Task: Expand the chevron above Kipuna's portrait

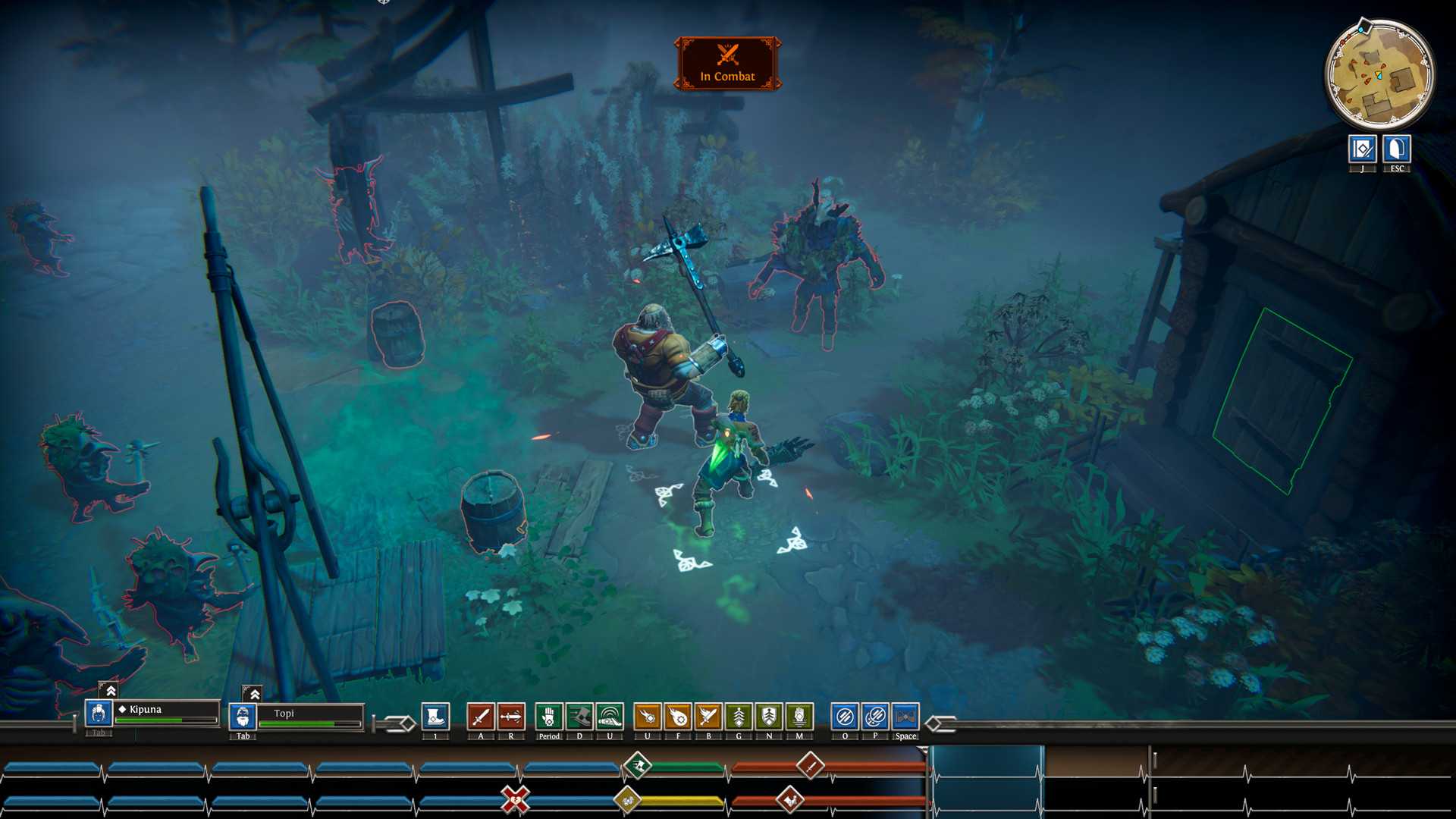Action: click(110, 691)
